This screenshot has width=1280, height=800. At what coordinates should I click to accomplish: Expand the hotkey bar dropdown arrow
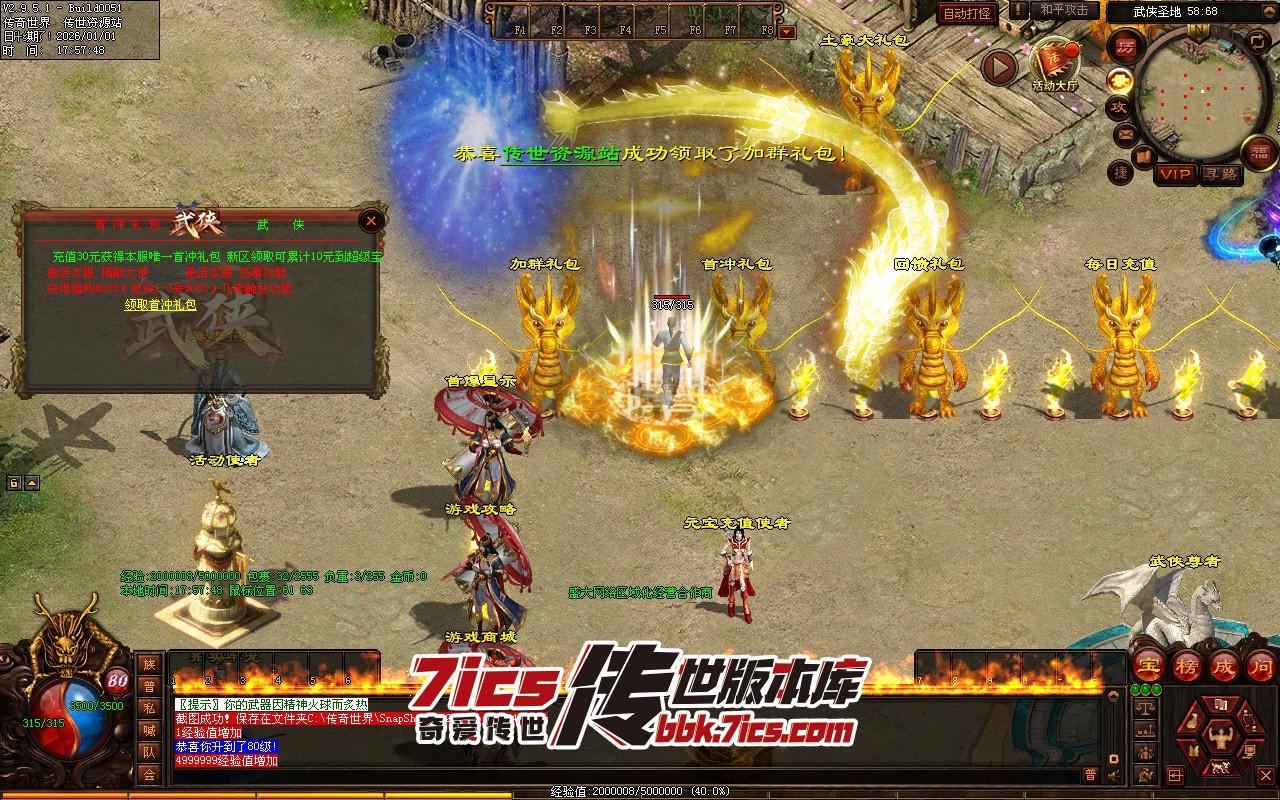tap(787, 31)
